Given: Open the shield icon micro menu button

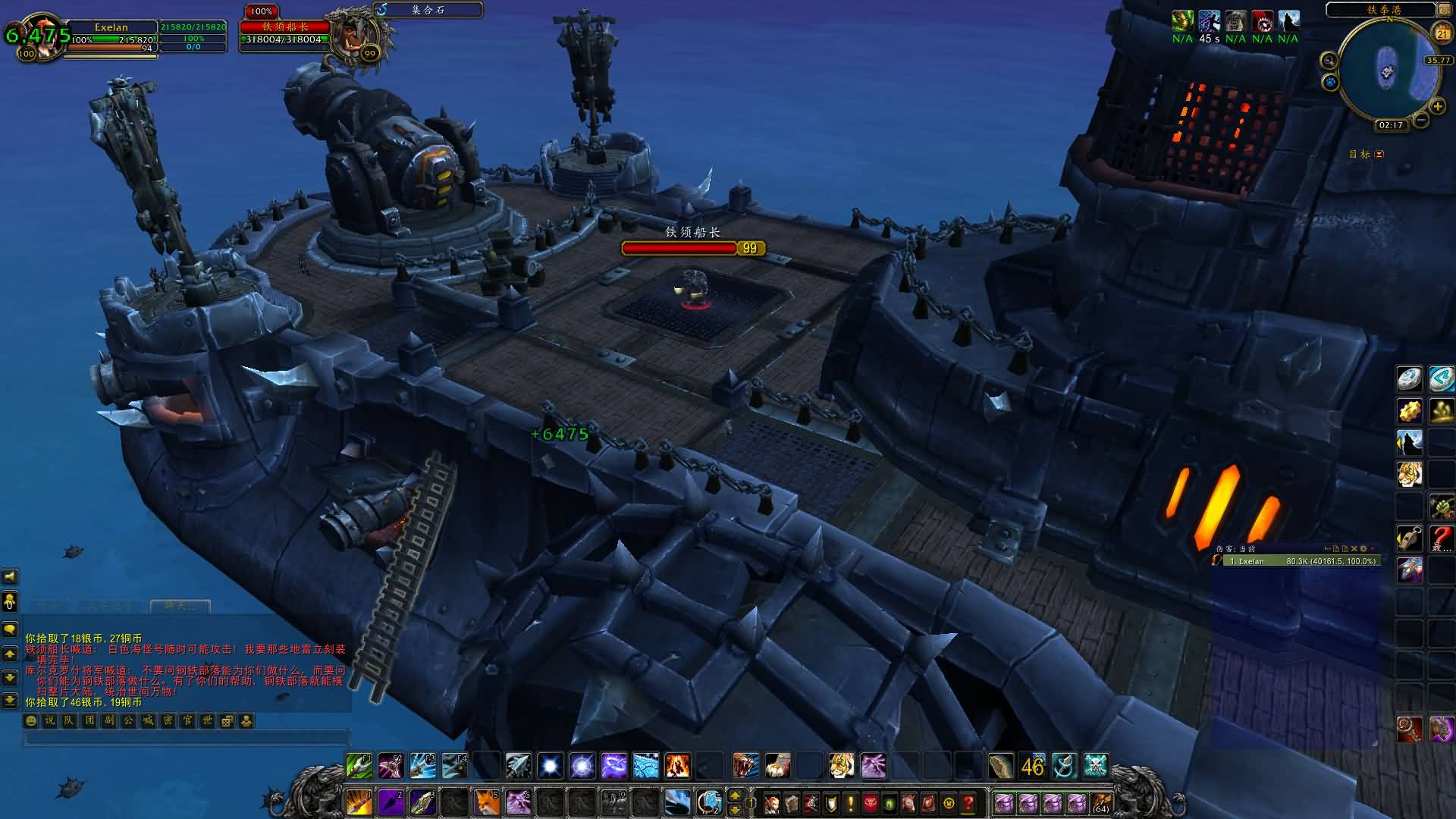Looking at the screenshot, I should tap(831, 802).
